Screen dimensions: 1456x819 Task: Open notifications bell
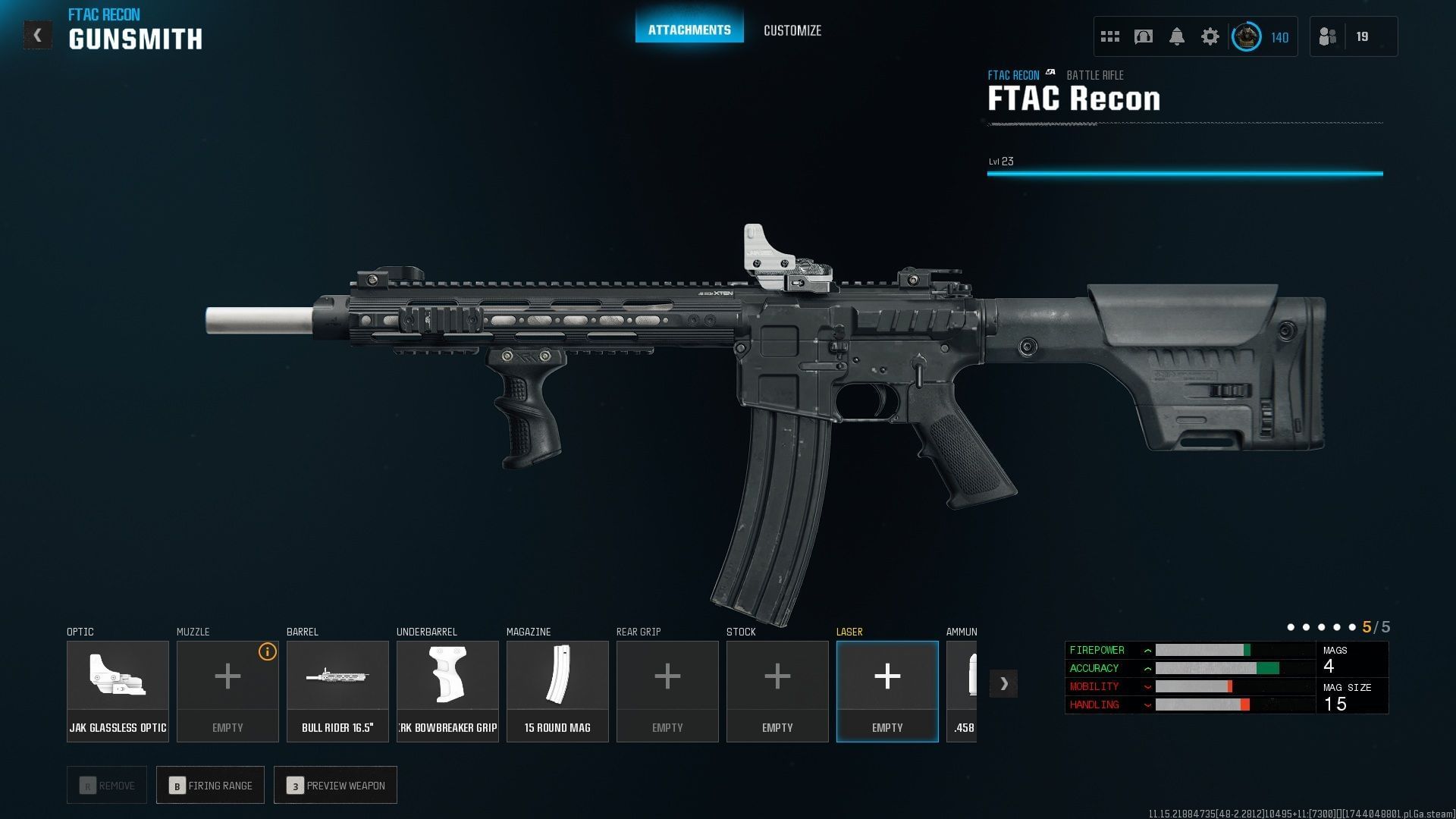click(x=1176, y=36)
